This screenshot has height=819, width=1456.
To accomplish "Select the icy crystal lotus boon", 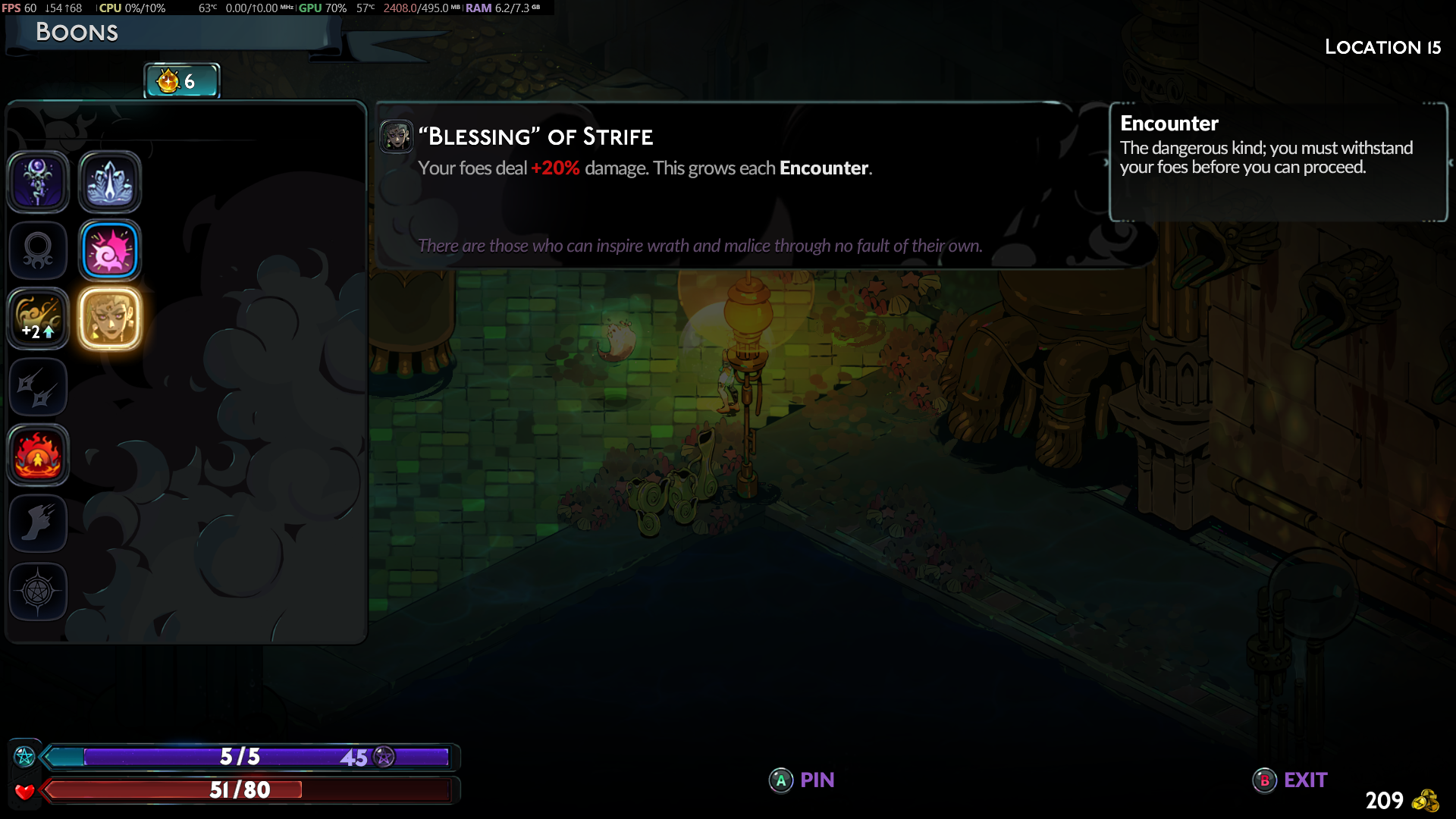I will tap(110, 182).
